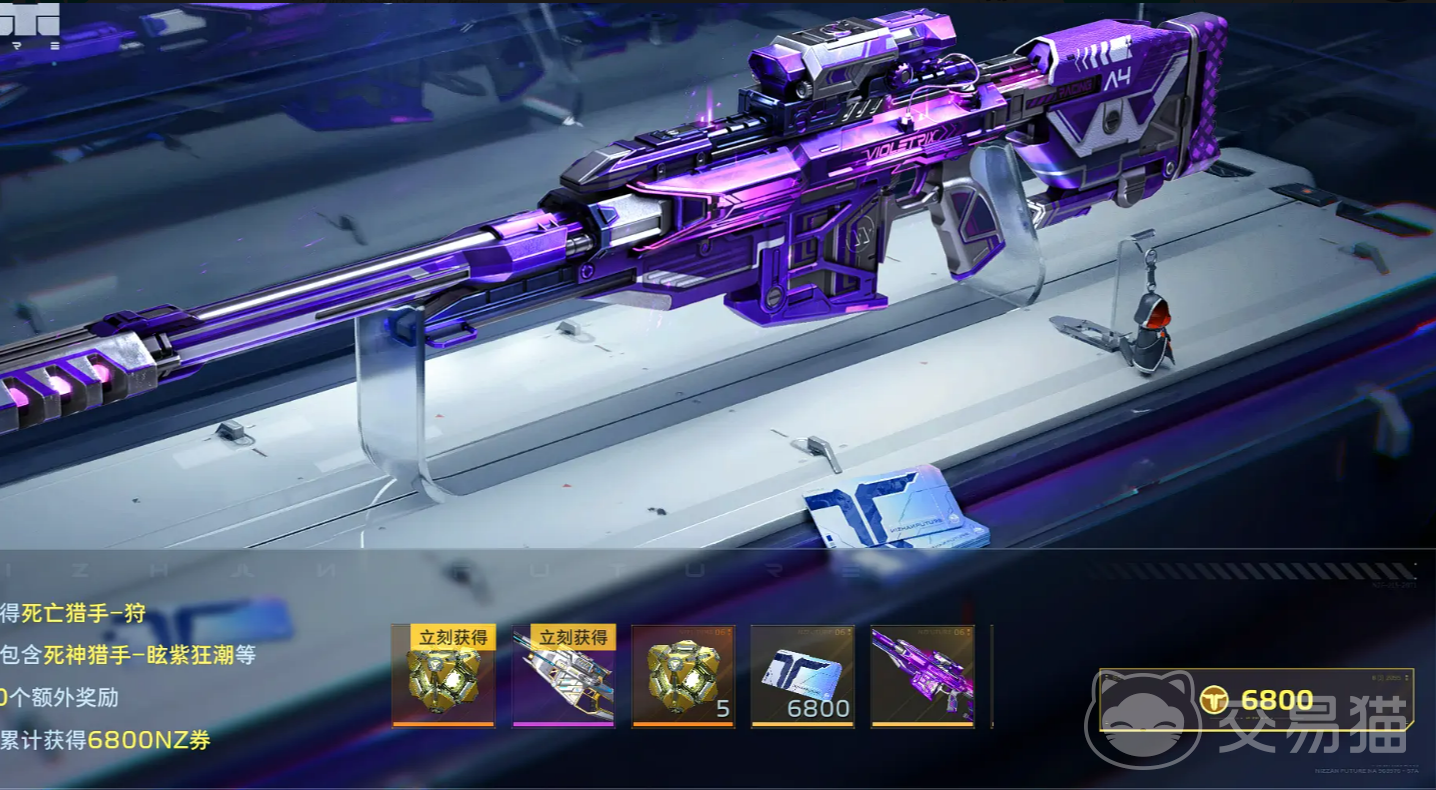Buy the pass for 6800 coins
This screenshot has height=790, width=1436.
1256,700
